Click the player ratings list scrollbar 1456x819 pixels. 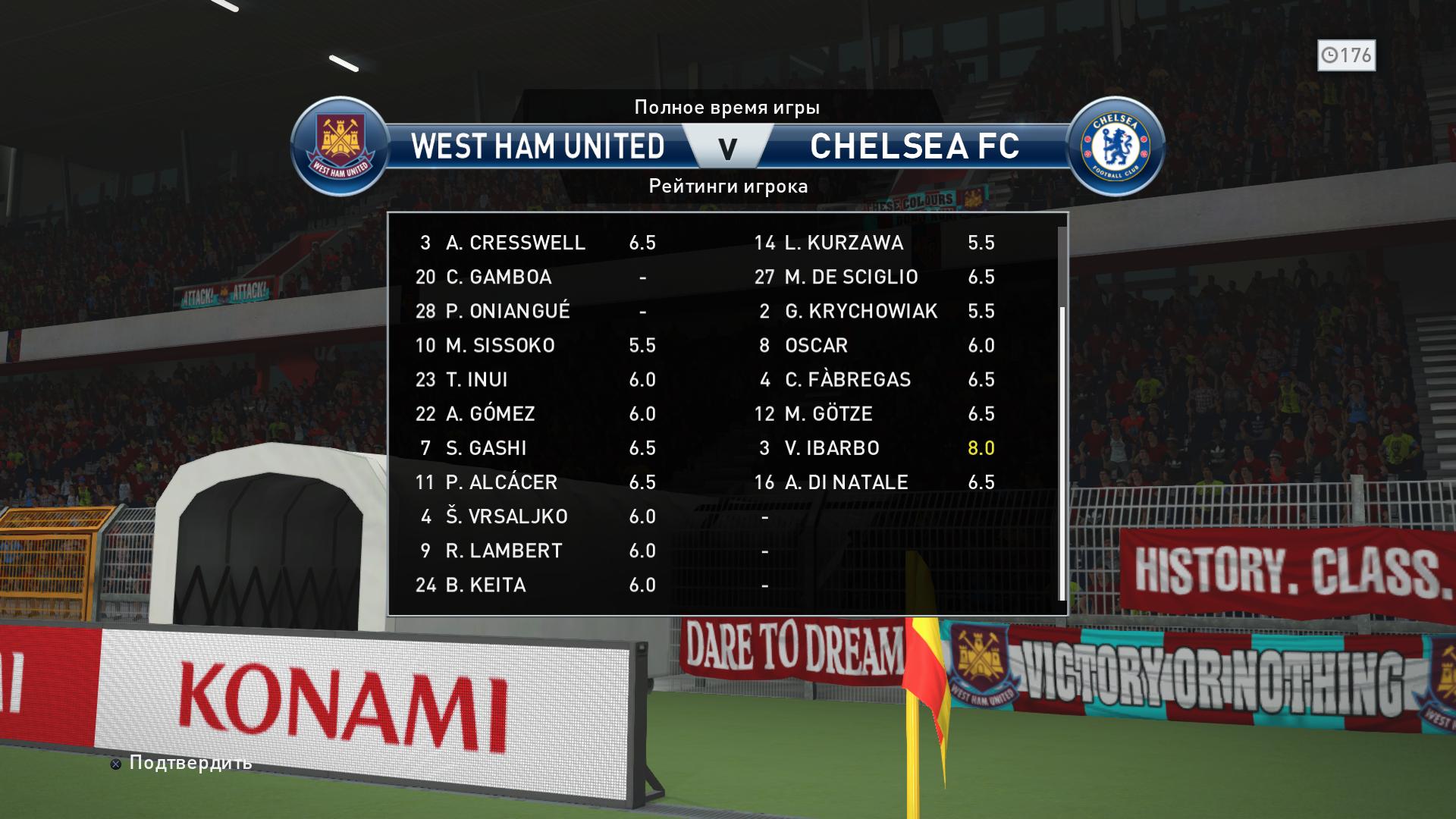(1062, 450)
